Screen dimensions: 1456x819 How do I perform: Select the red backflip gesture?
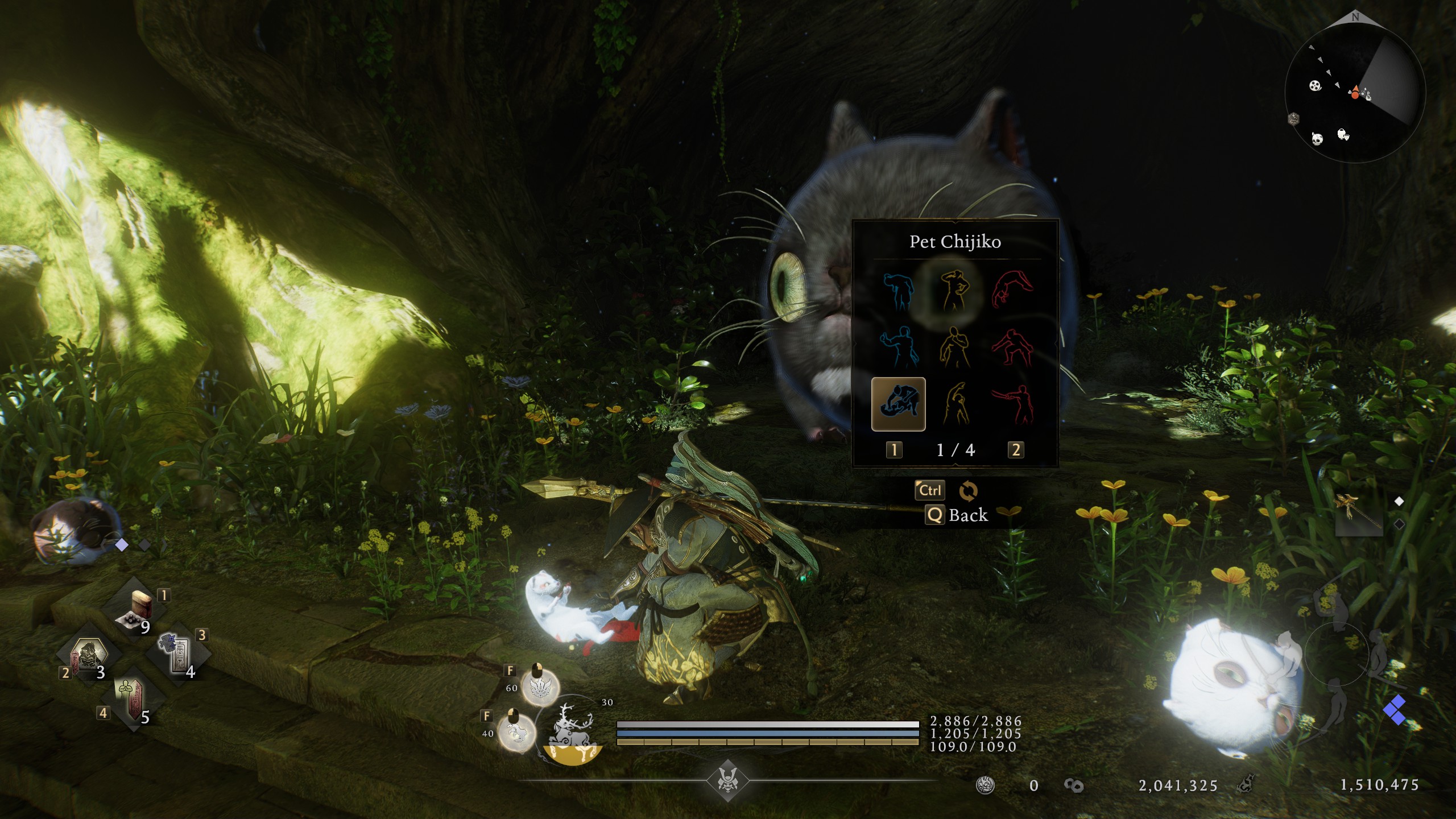point(1012,289)
